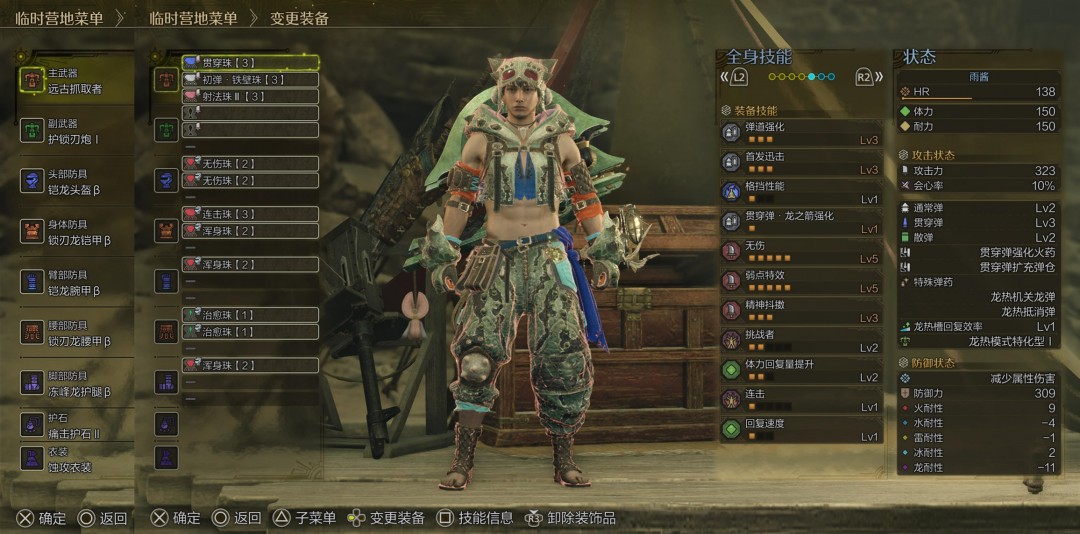Open the body armor 锁刃龙铠甲β slot

(x=75, y=232)
